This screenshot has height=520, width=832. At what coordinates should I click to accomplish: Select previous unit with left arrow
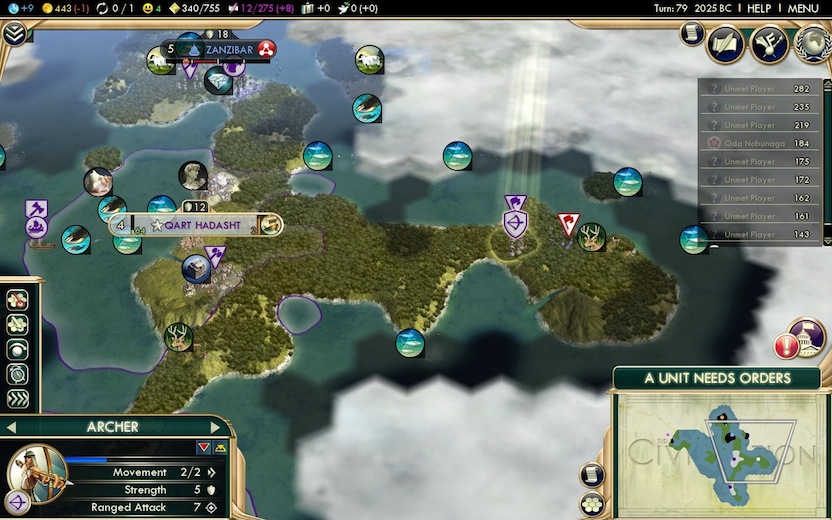click(11, 427)
